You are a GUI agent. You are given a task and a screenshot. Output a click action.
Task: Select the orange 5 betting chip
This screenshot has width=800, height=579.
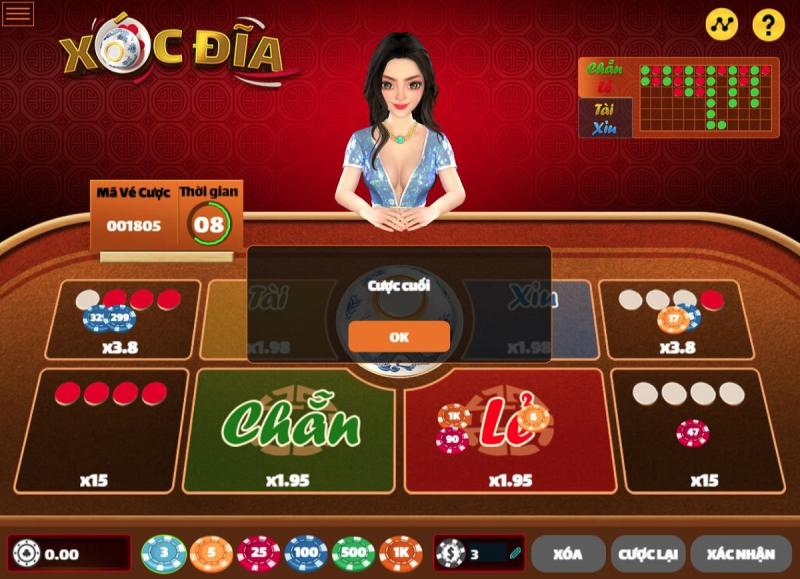[210, 553]
